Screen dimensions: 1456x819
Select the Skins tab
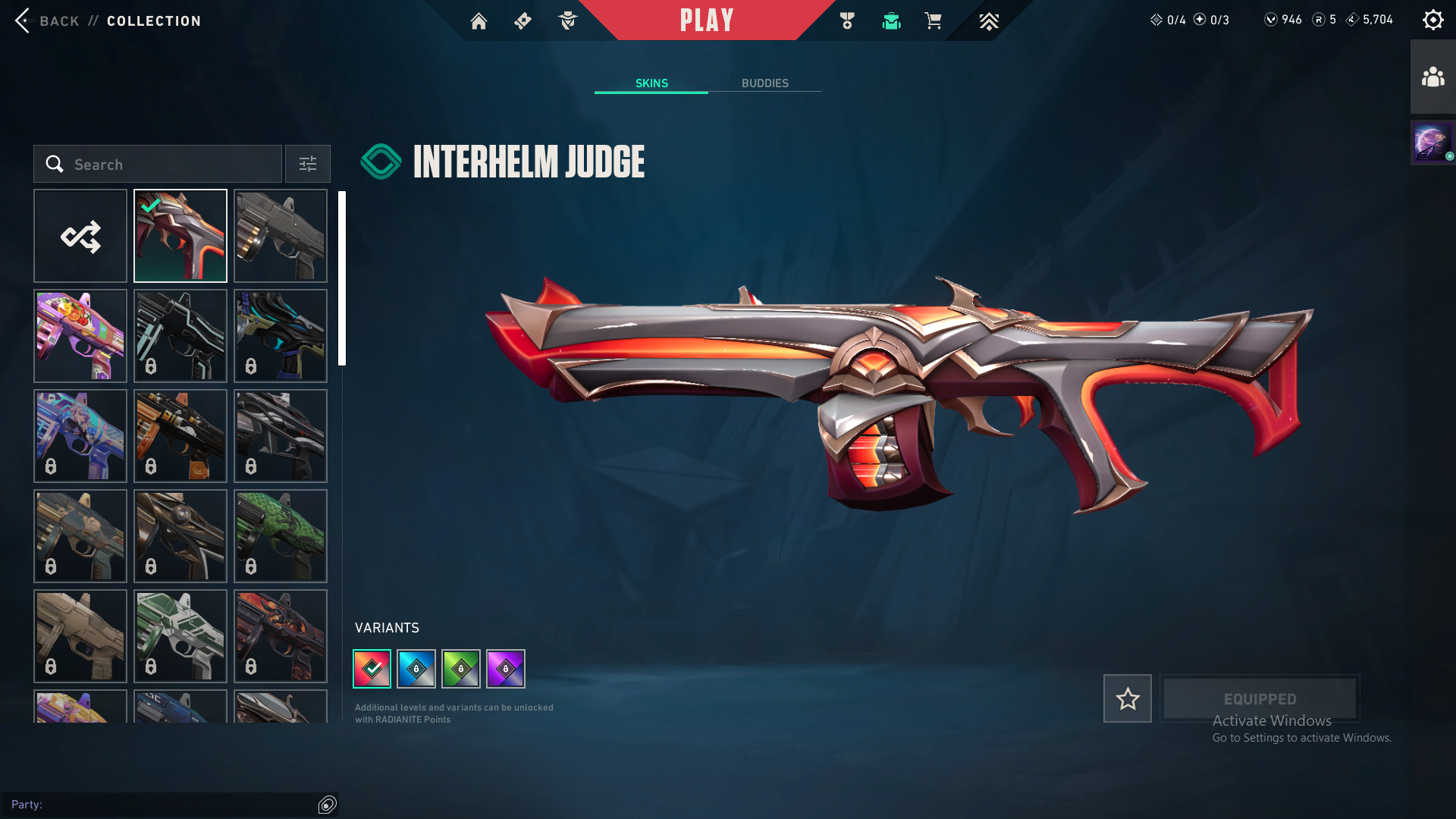click(x=651, y=83)
